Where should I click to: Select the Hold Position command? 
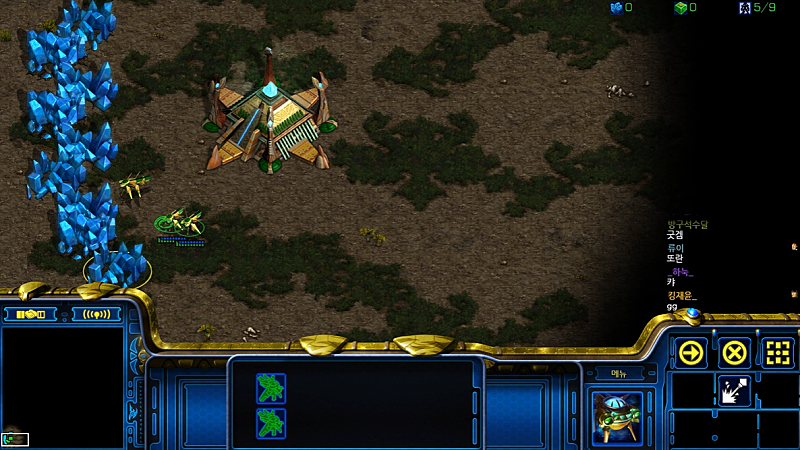[x=778, y=353]
